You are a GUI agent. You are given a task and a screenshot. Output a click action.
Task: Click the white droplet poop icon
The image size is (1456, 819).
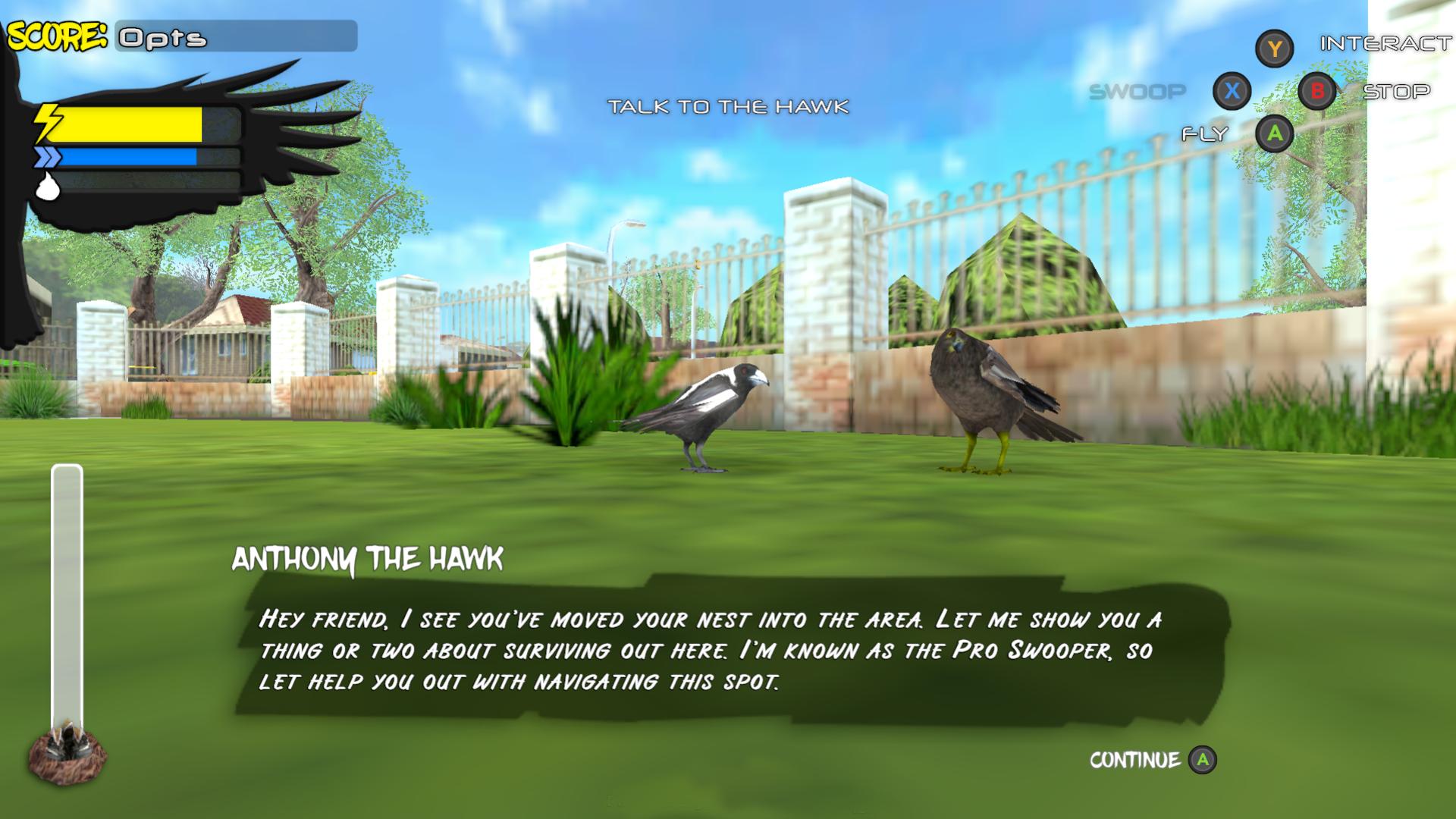tap(47, 186)
